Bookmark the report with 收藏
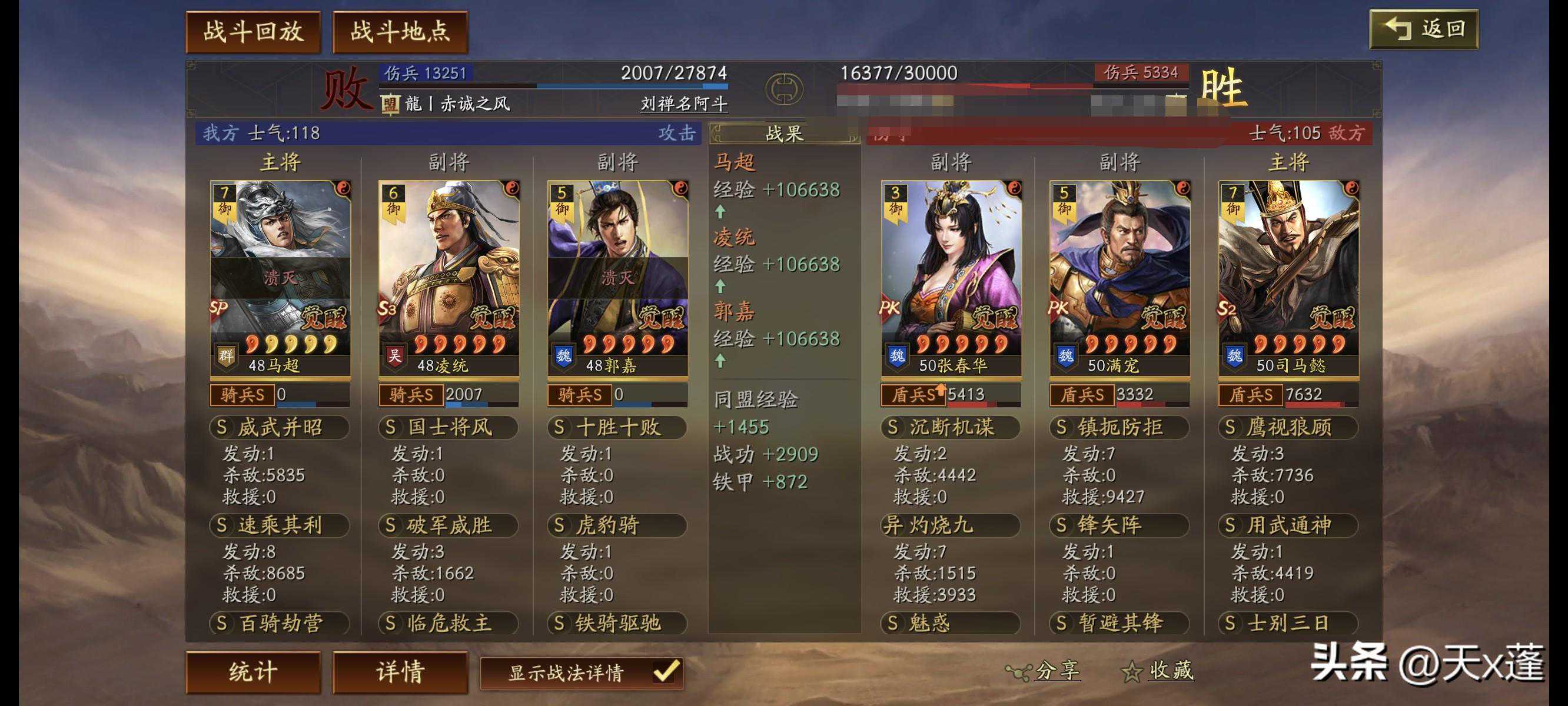The height and width of the screenshot is (706, 1568). click(1158, 671)
